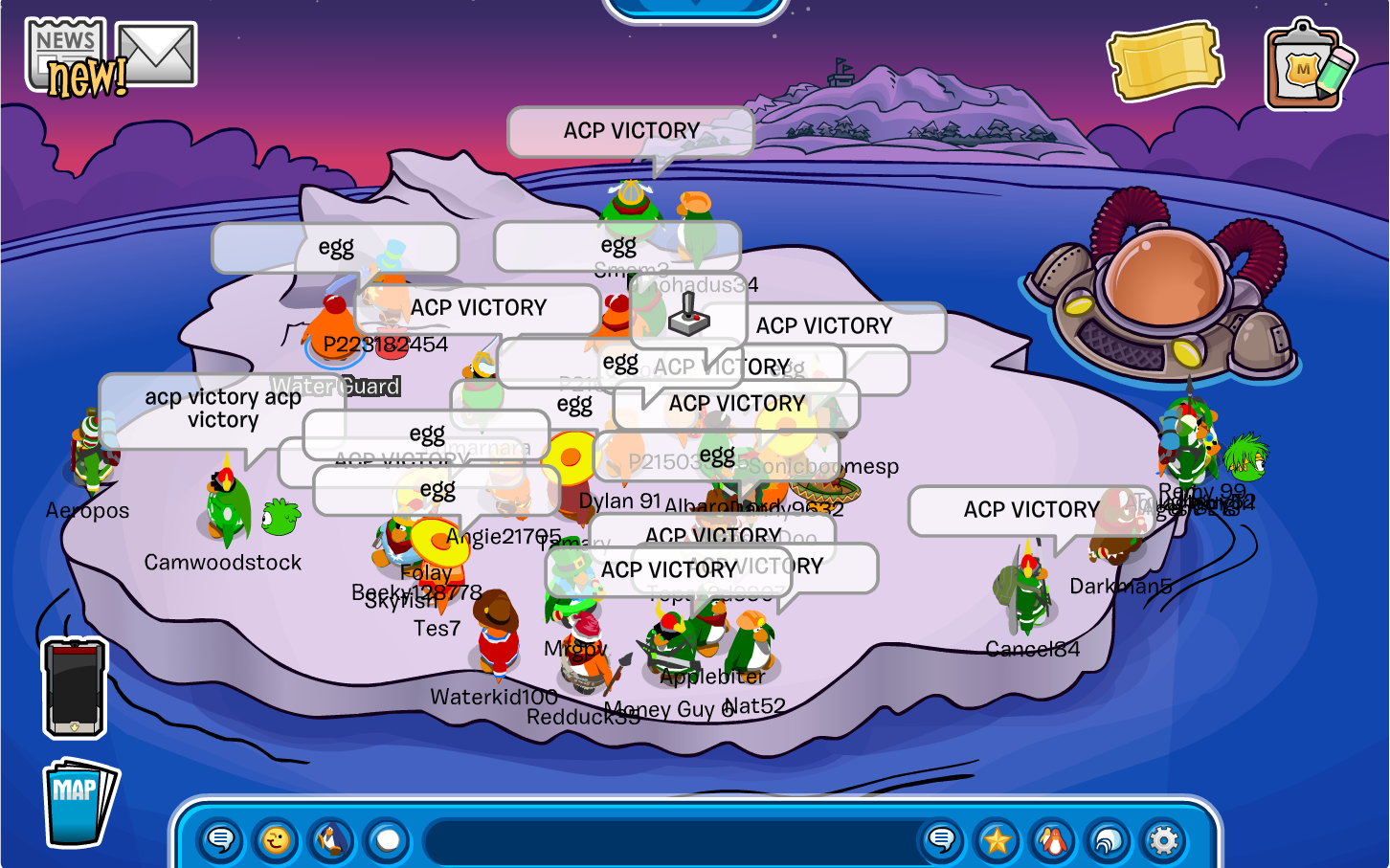Open the gold star player card button

click(x=998, y=840)
